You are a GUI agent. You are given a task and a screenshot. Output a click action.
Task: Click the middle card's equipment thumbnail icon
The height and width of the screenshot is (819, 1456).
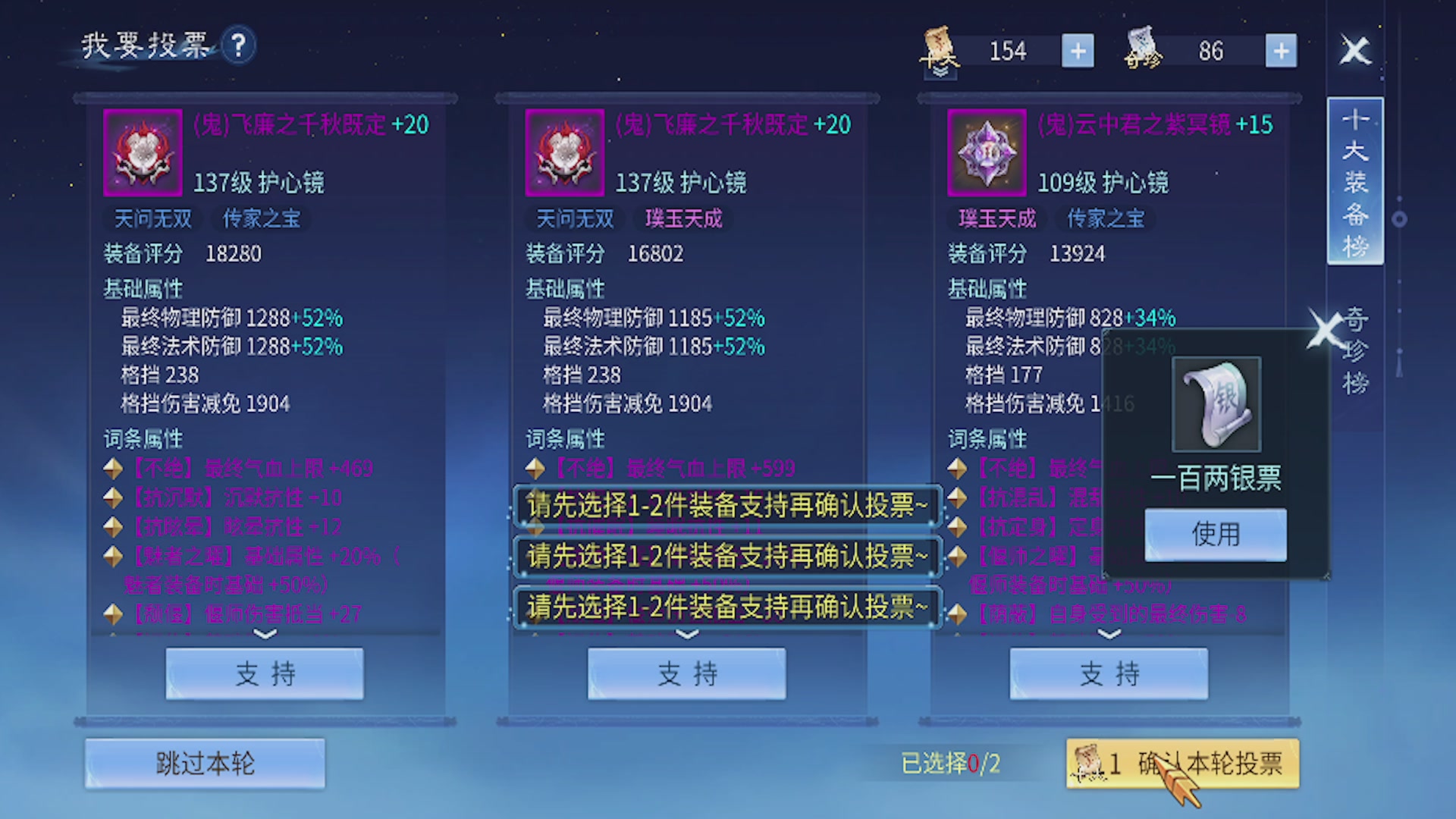565,152
